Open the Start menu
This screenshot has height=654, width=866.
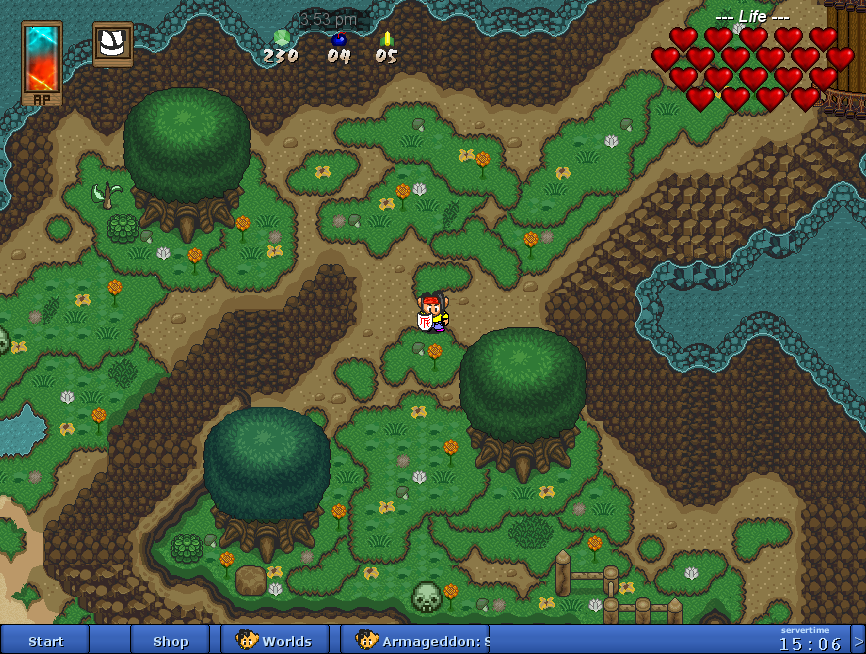point(45,641)
